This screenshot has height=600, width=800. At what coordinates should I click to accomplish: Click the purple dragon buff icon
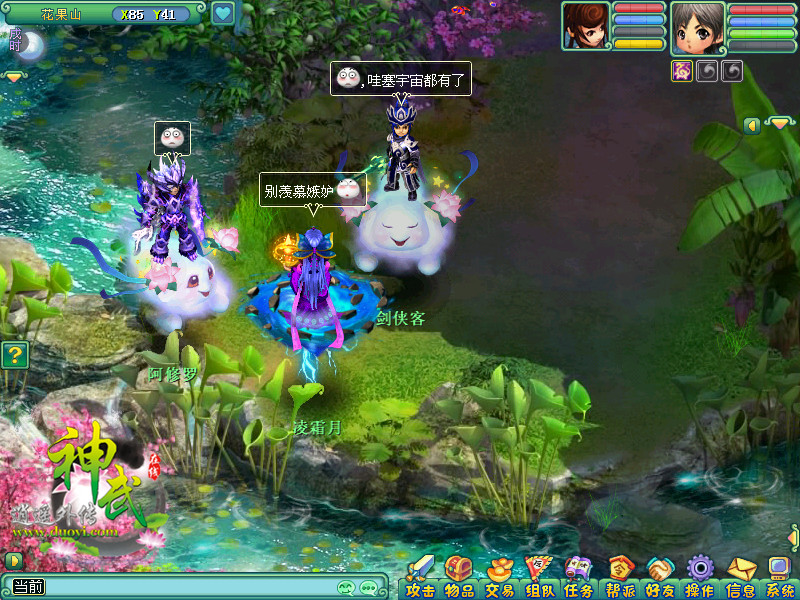pyautogui.click(x=682, y=71)
